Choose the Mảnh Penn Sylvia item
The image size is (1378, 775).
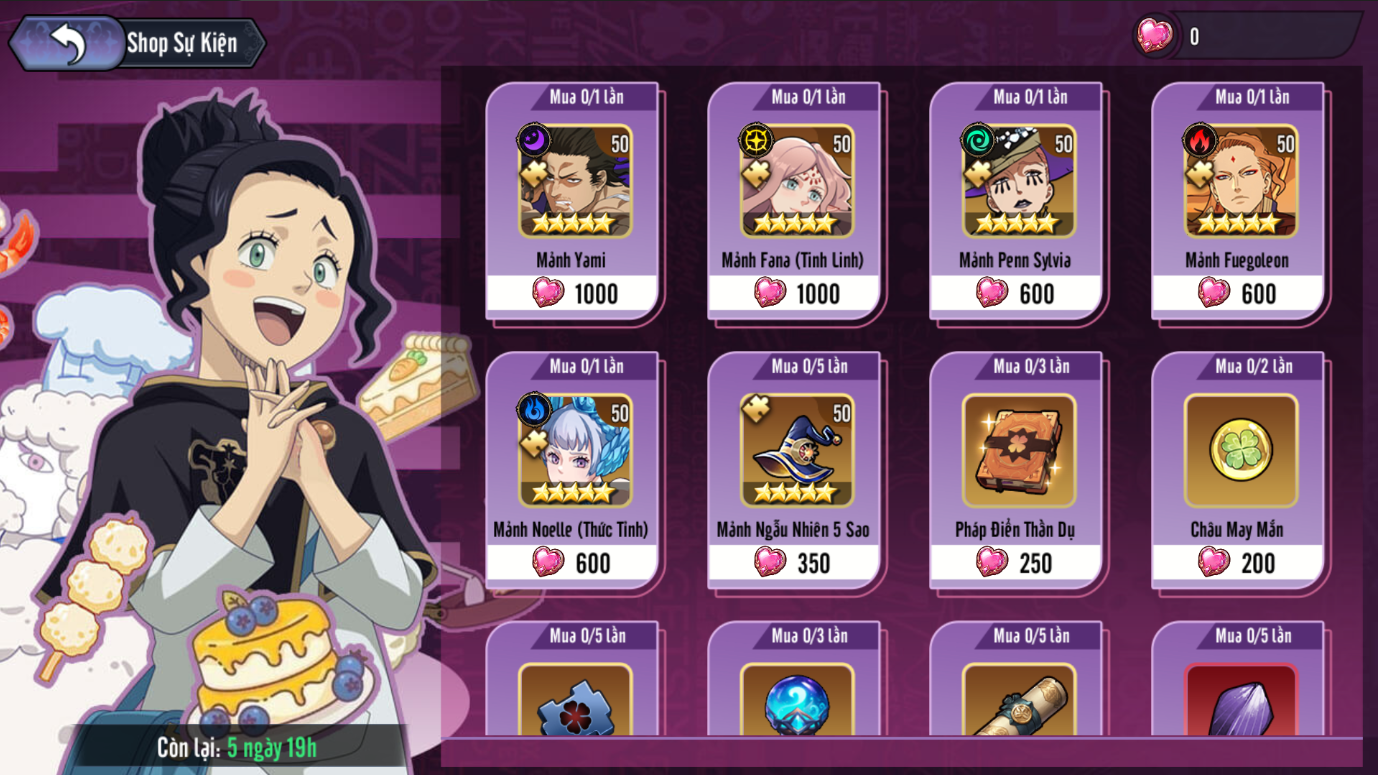pos(1018,200)
